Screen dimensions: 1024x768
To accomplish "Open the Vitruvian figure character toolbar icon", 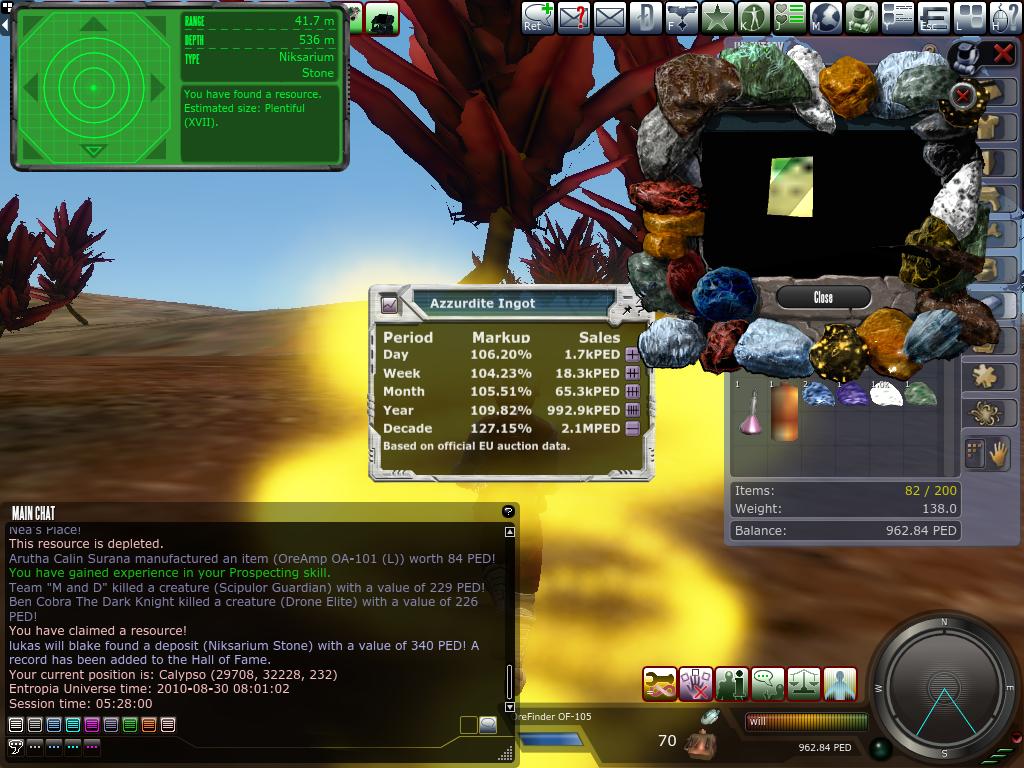I will click(753, 17).
